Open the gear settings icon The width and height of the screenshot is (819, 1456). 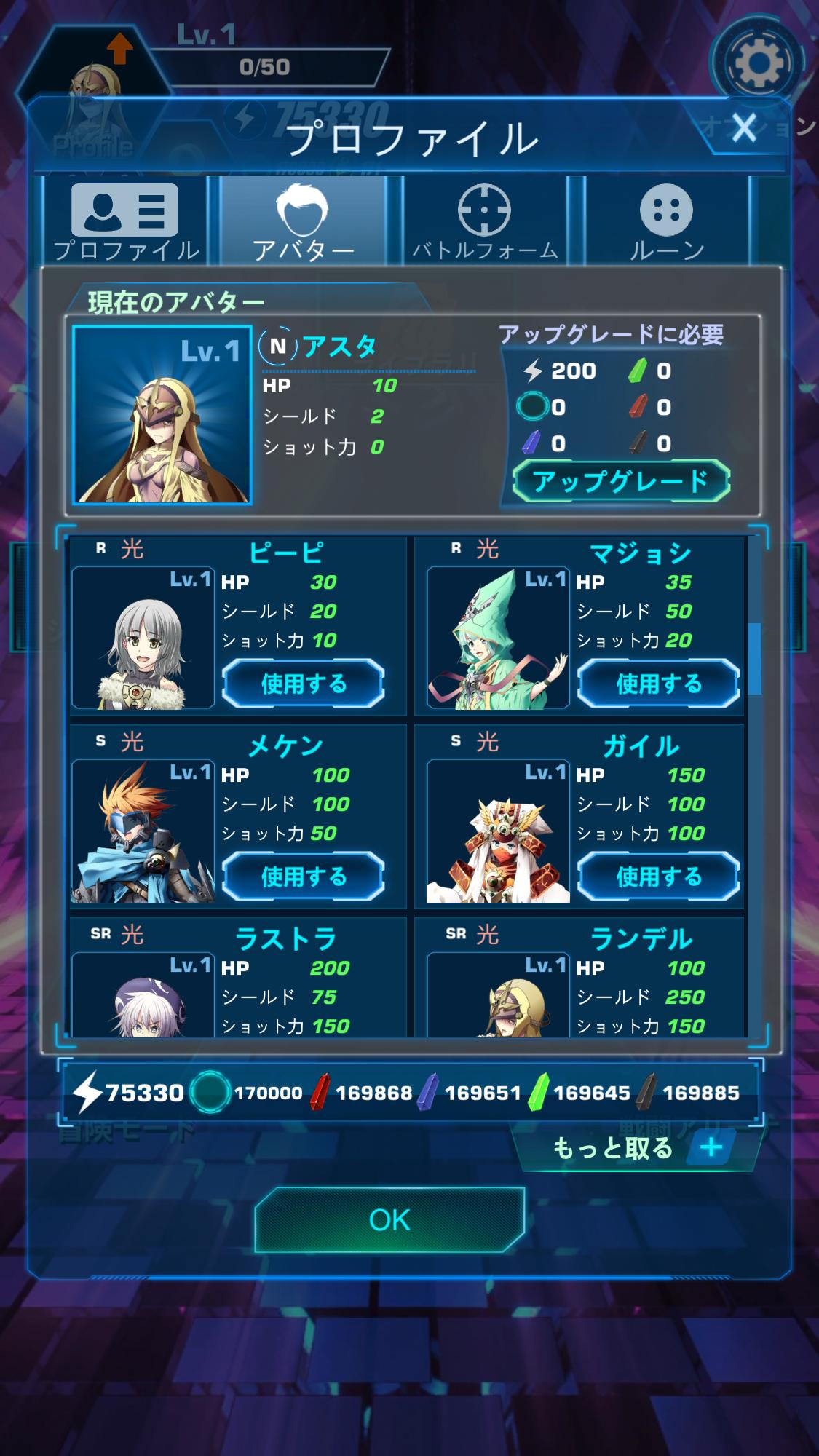(x=759, y=63)
